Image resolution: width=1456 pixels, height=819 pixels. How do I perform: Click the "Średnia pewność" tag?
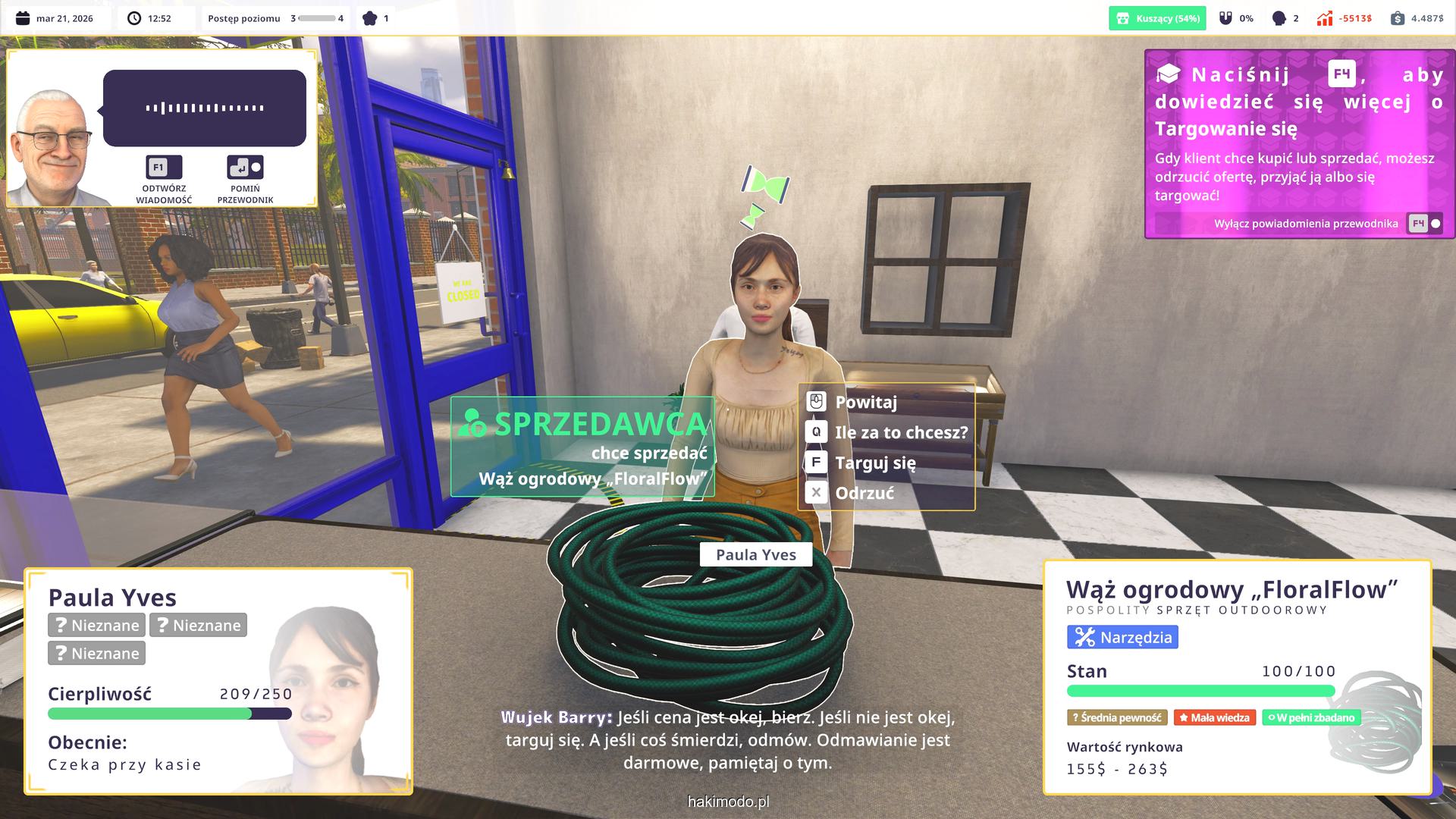[1118, 717]
